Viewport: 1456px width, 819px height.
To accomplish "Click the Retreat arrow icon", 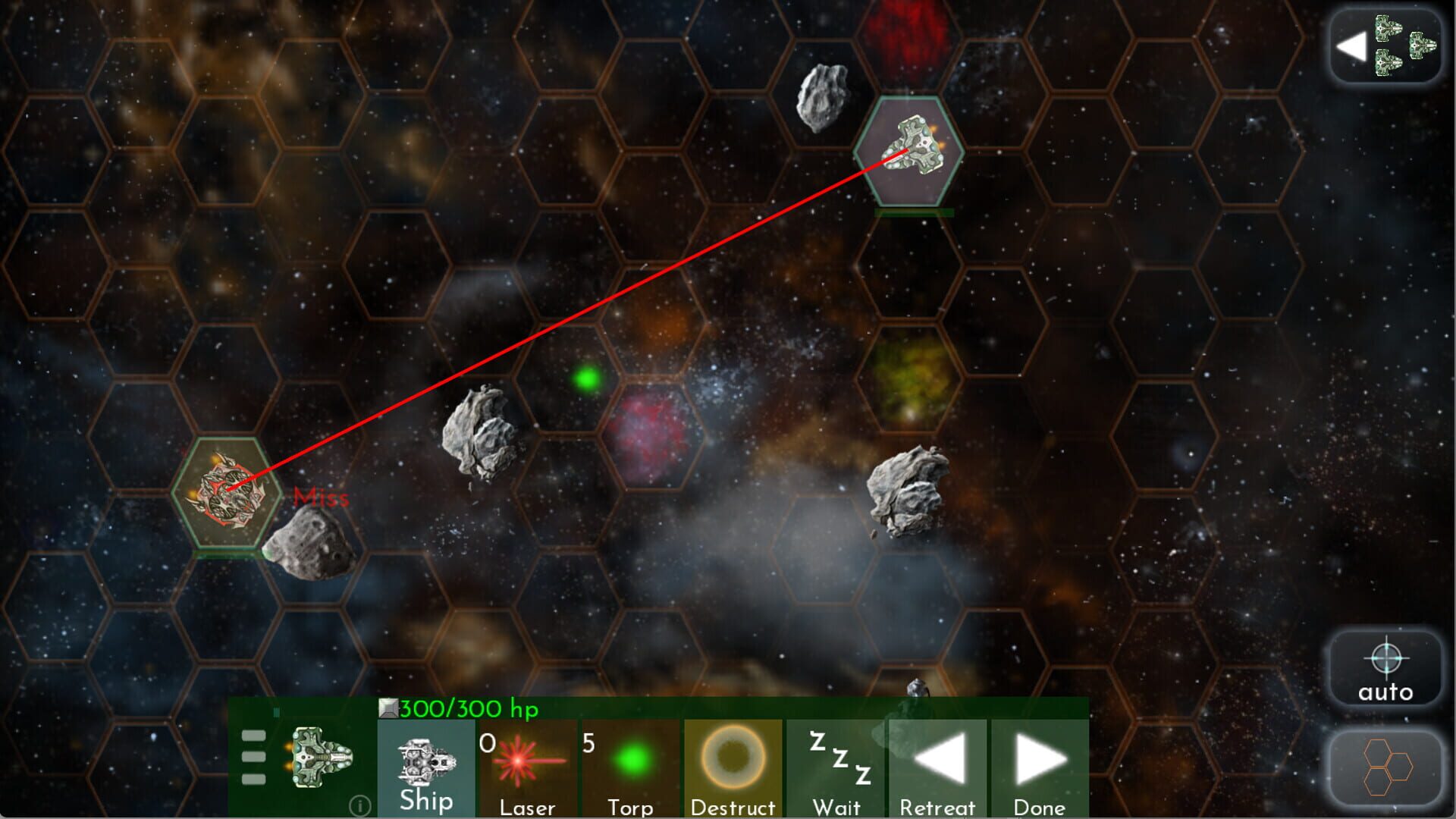I will [x=937, y=758].
